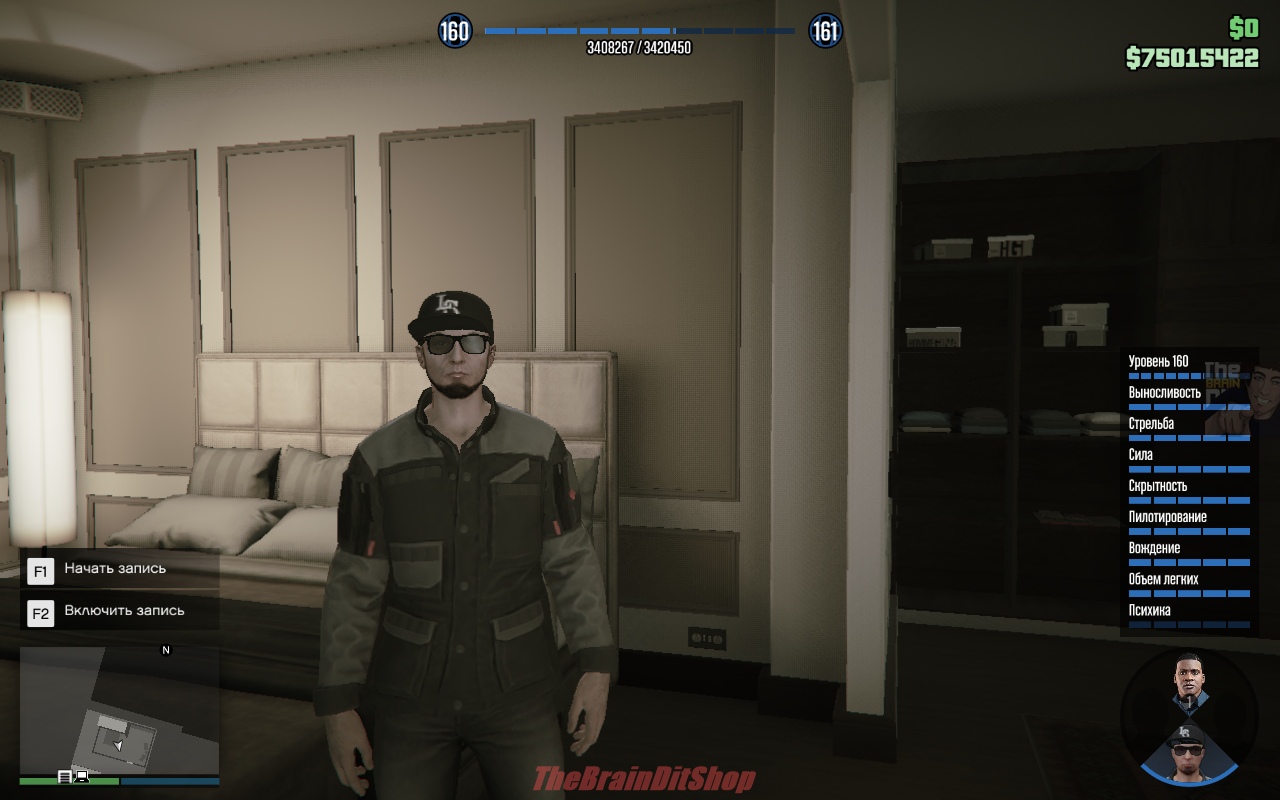Click the minimap
Screen dimensions: 1280x800
click(x=119, y=711)
